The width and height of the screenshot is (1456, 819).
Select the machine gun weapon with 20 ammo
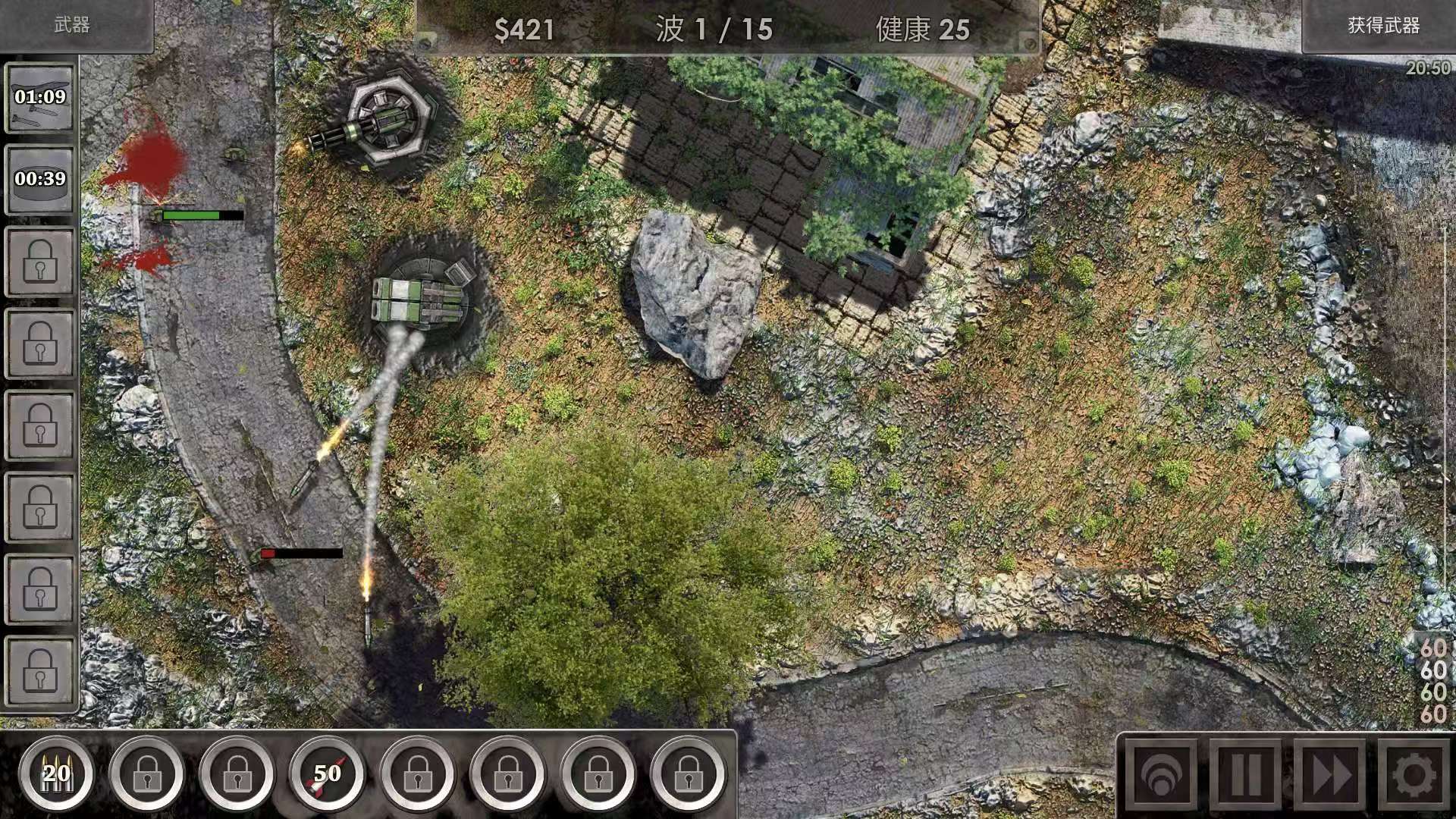tap(55, 774)
